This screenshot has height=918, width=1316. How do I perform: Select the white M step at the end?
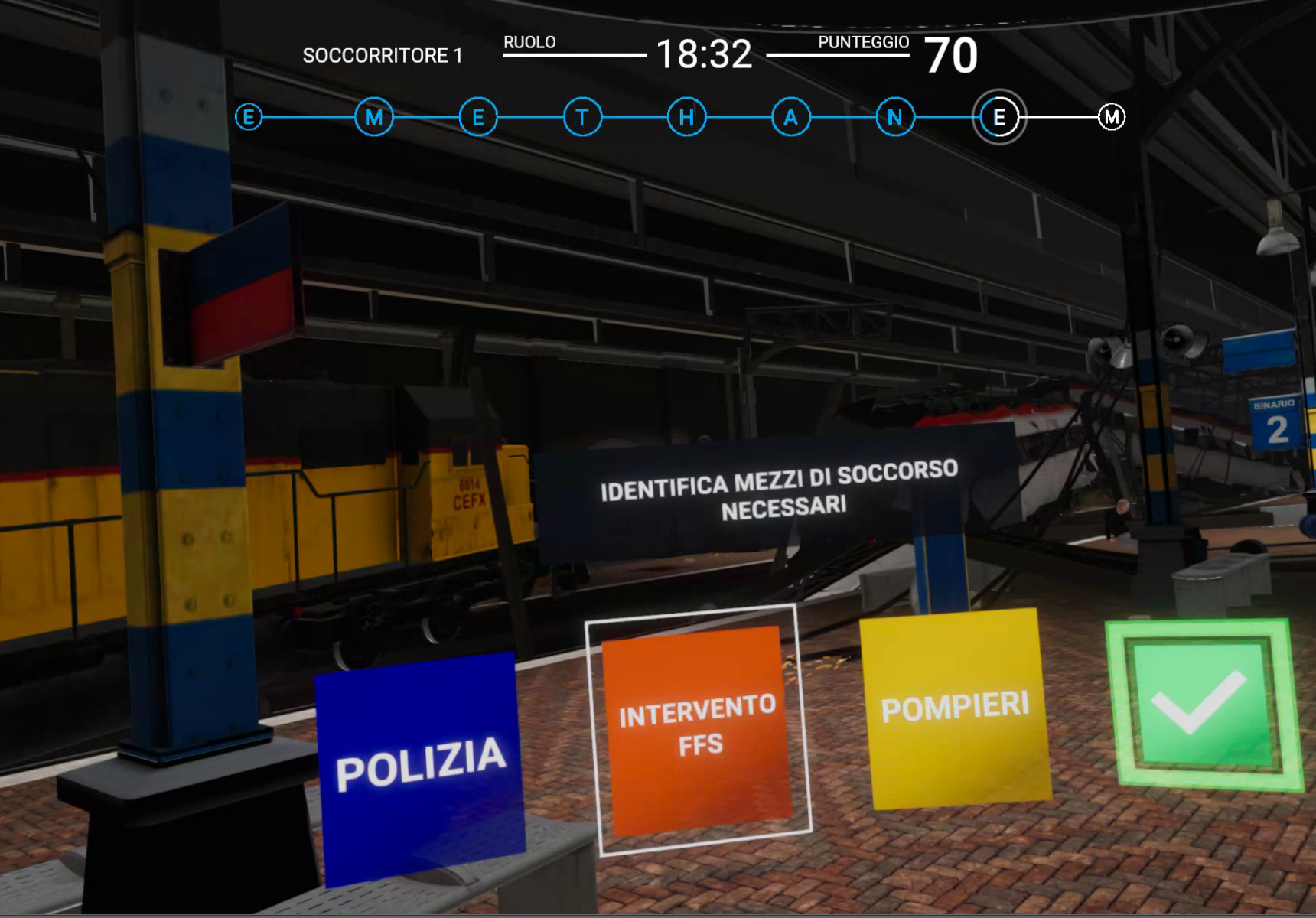[1111, 118]
